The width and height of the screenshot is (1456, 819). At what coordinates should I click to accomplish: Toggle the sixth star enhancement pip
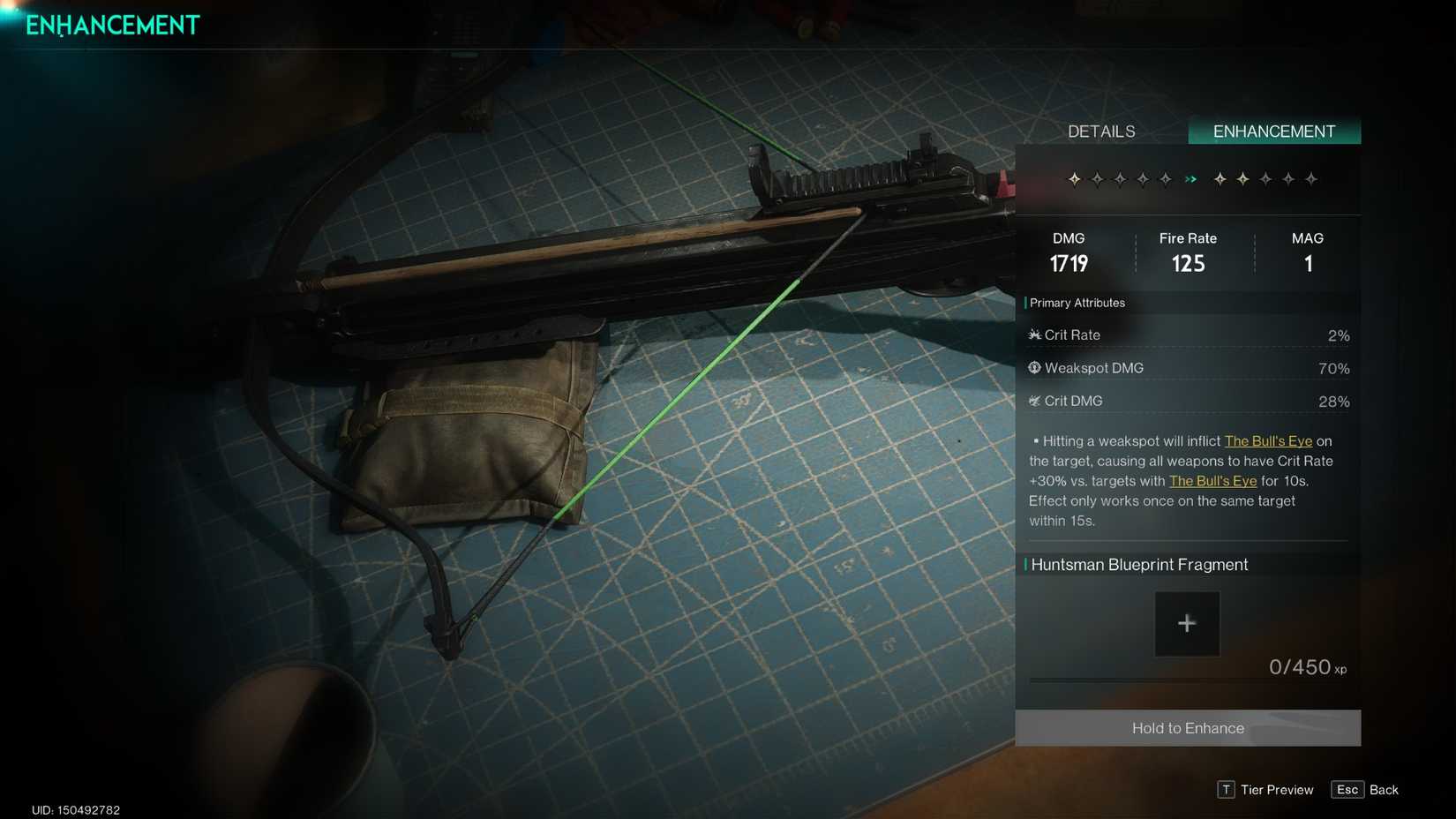[1220, 179]
